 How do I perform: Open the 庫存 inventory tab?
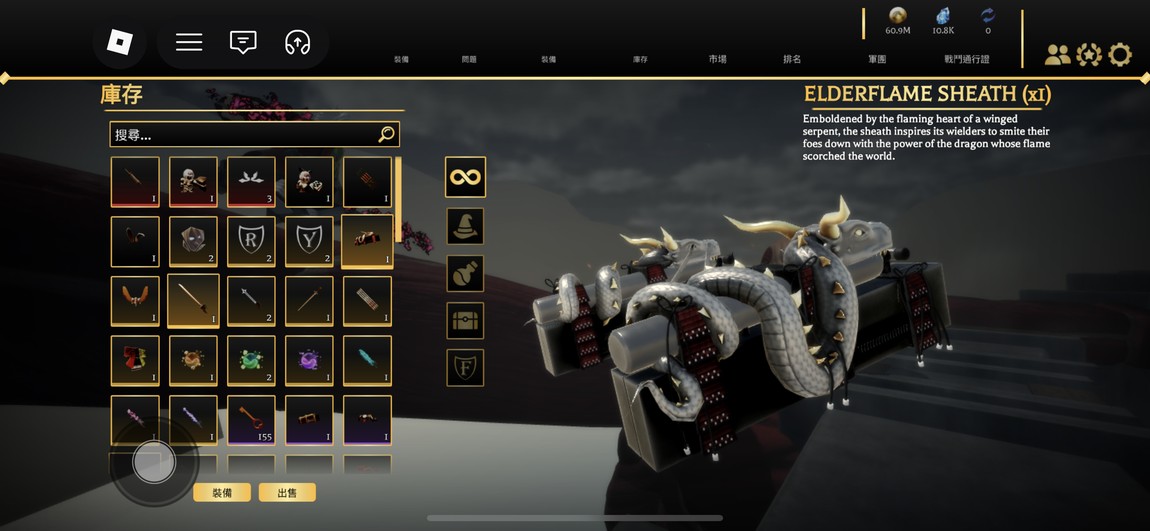(640, 60)
